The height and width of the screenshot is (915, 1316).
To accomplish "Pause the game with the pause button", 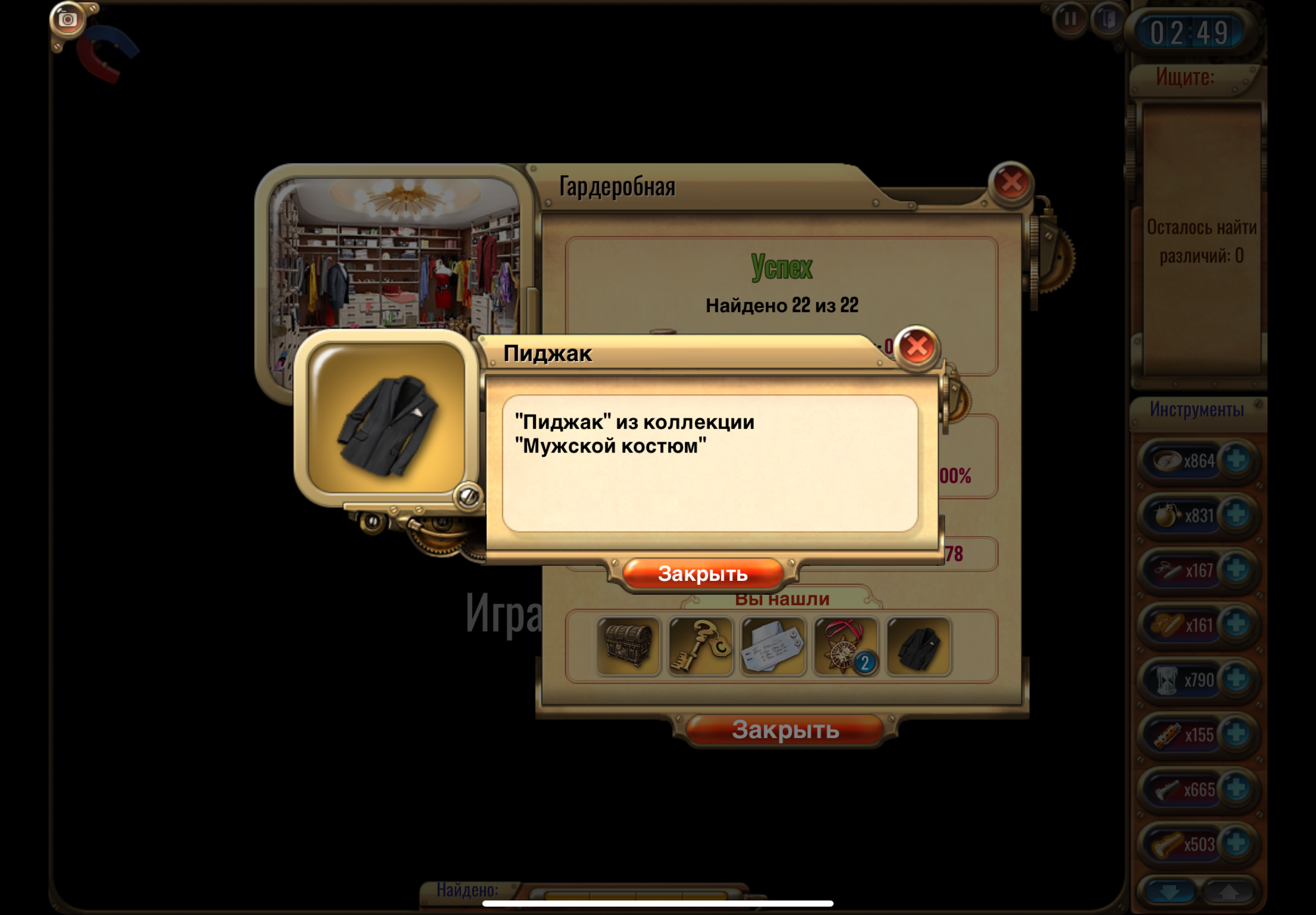I will (x=1070, y=19).
